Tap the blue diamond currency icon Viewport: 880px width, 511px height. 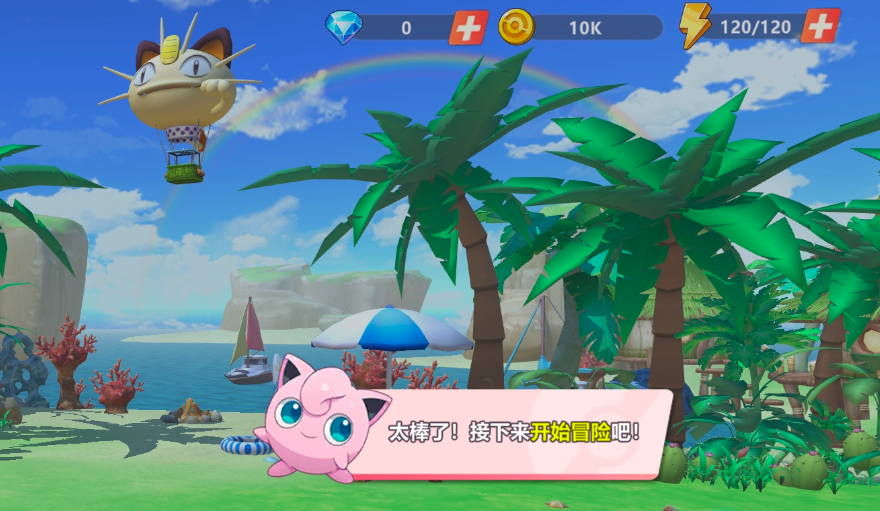pos(343,27)
